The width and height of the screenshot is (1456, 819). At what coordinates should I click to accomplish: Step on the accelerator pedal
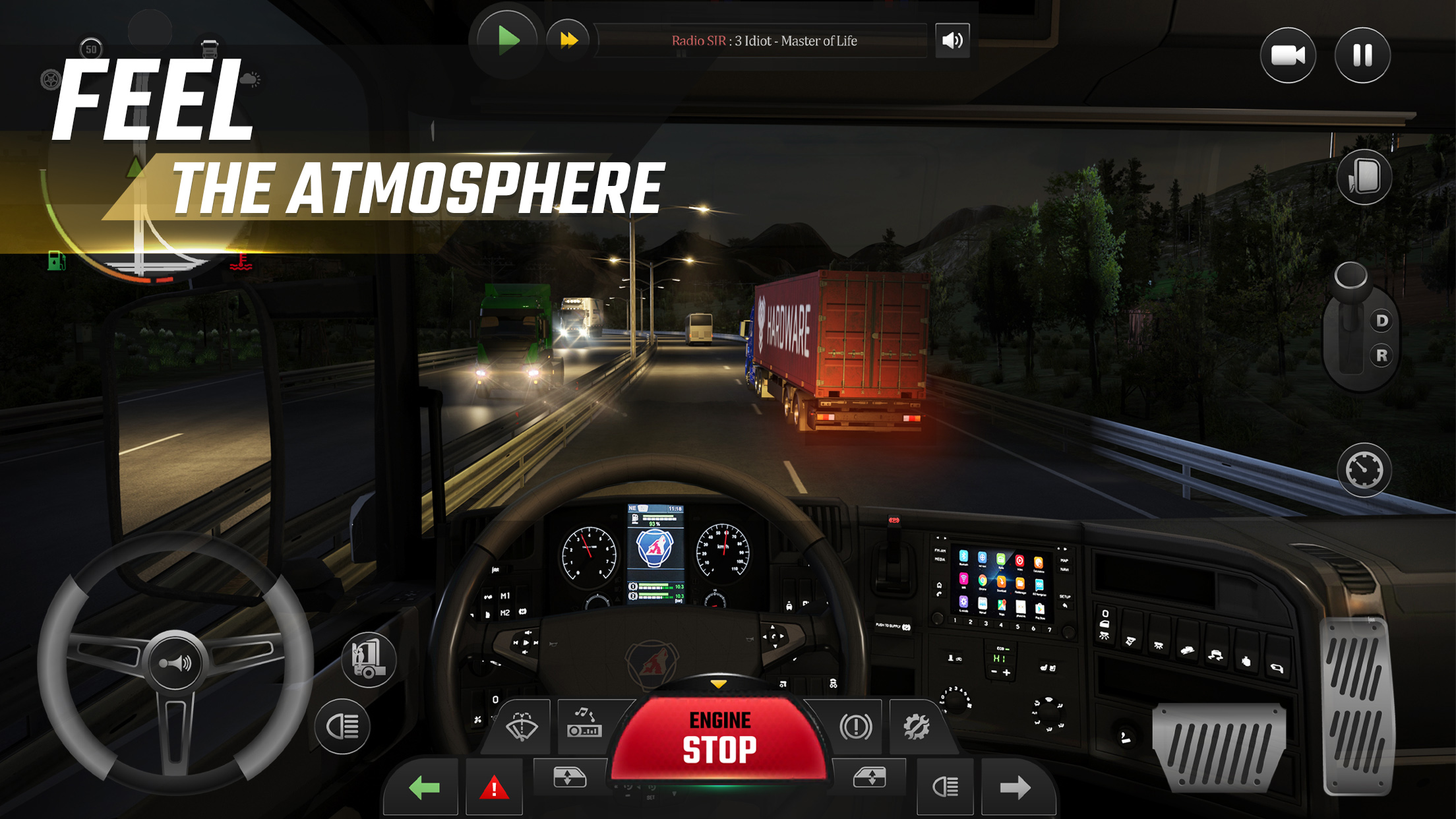tap(1358, 706)
